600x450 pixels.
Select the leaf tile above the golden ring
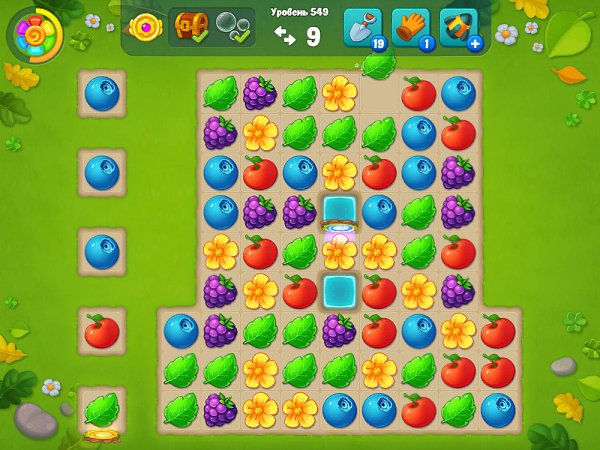tap(102, 408)
